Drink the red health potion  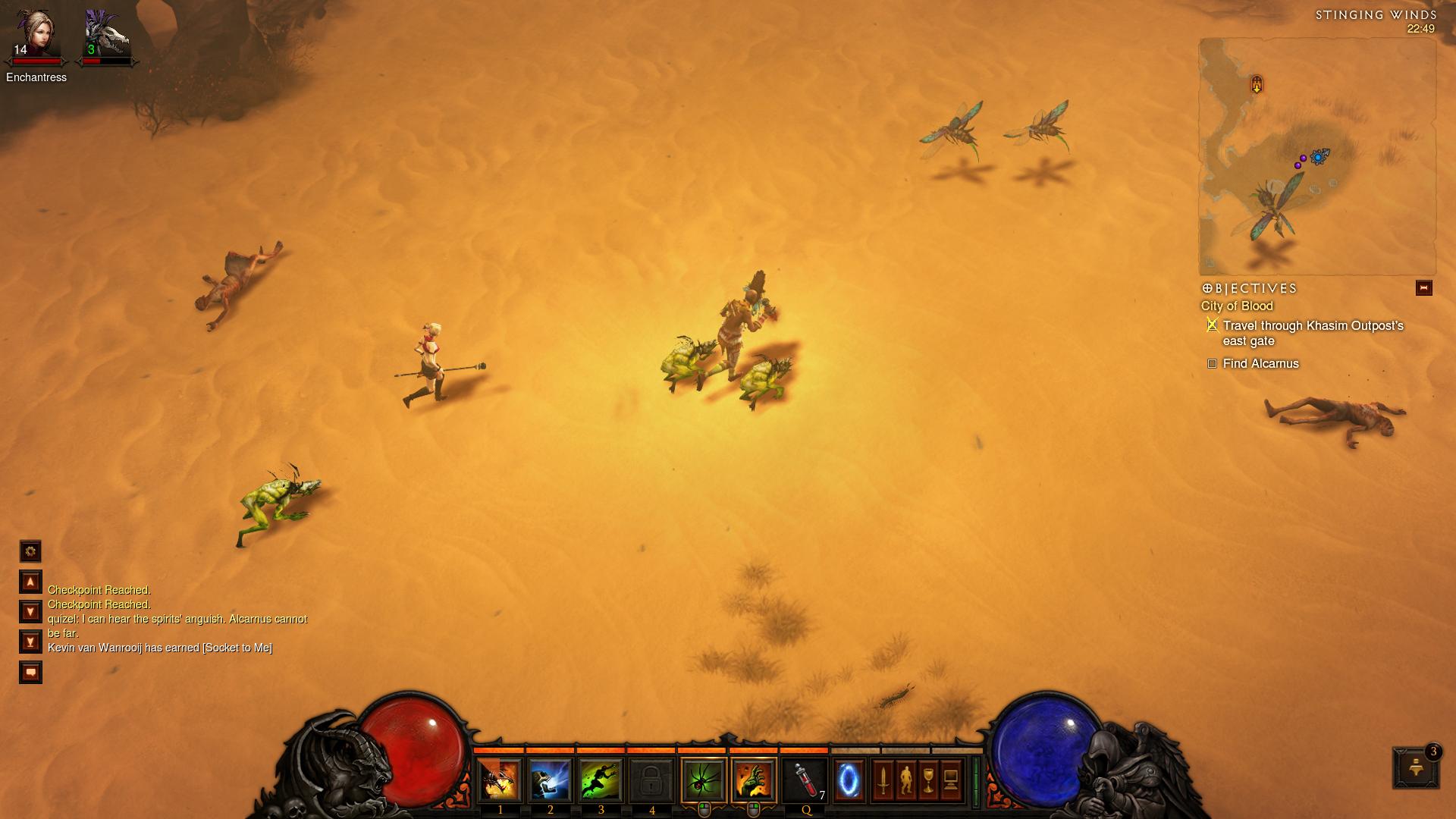(x=805, y=780)
